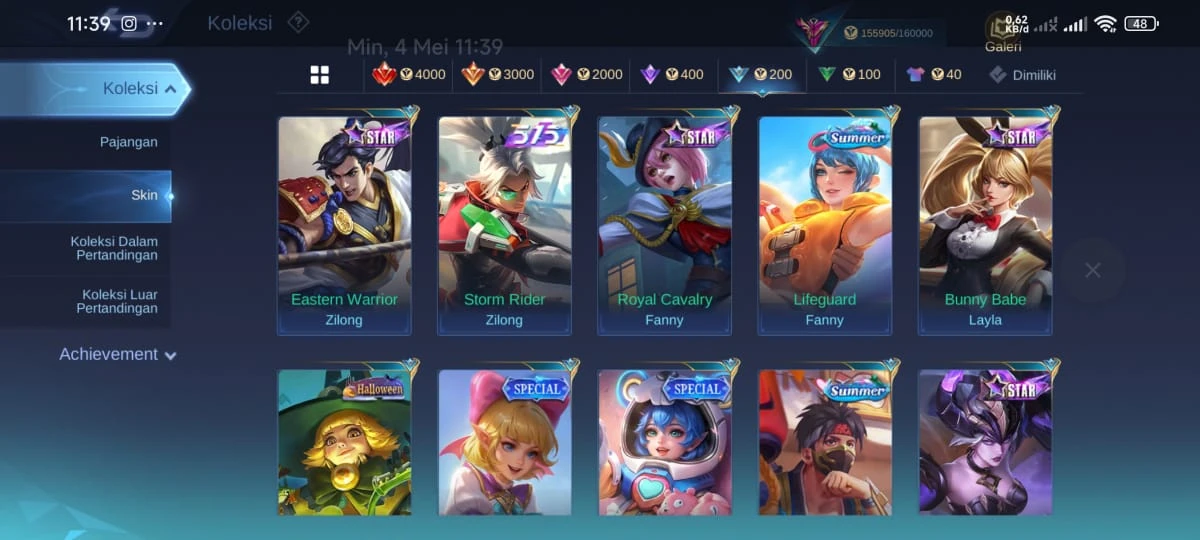Select the Eastern Warrior Zilong skin card
This screenshot has width=1200, height=540.
point(344,225)
